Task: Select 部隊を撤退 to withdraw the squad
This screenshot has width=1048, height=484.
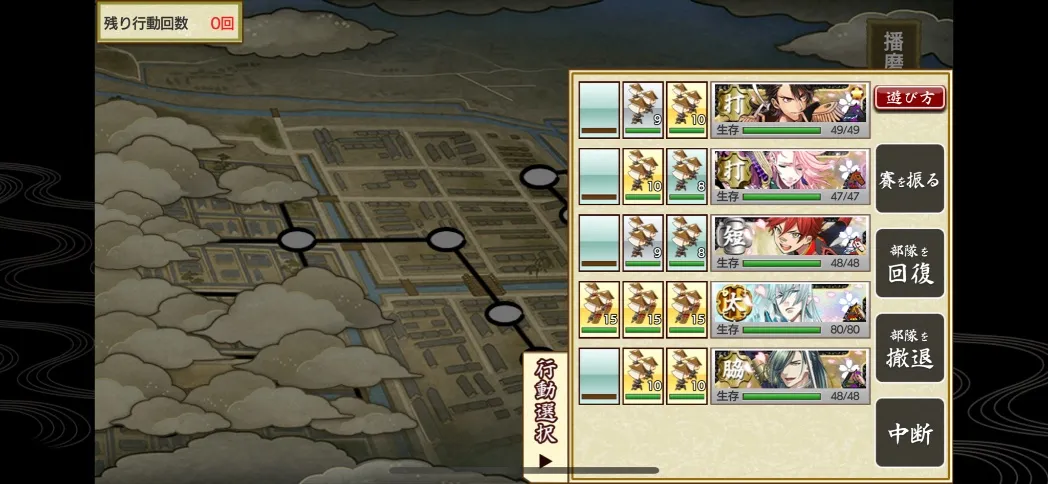Action: tap(909, 348)
